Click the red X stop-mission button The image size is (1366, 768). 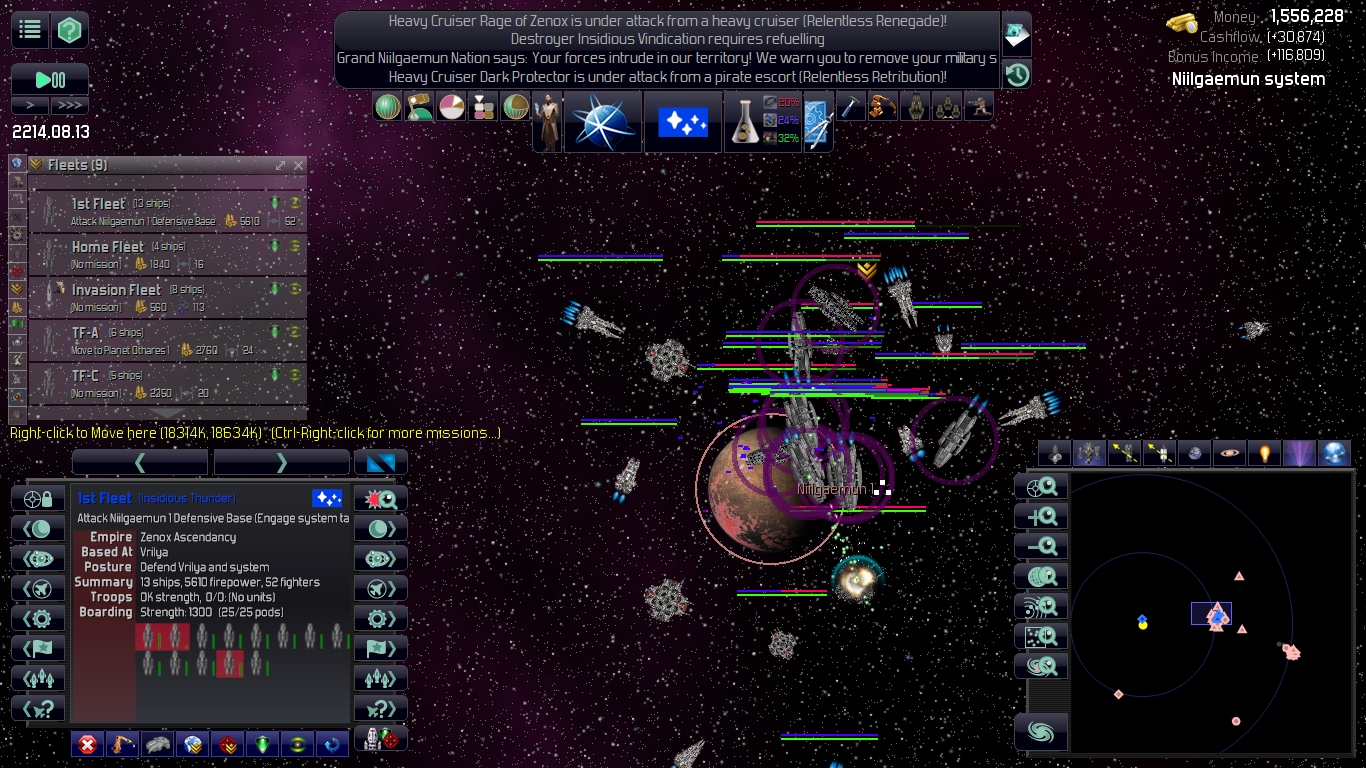[88, 744]
